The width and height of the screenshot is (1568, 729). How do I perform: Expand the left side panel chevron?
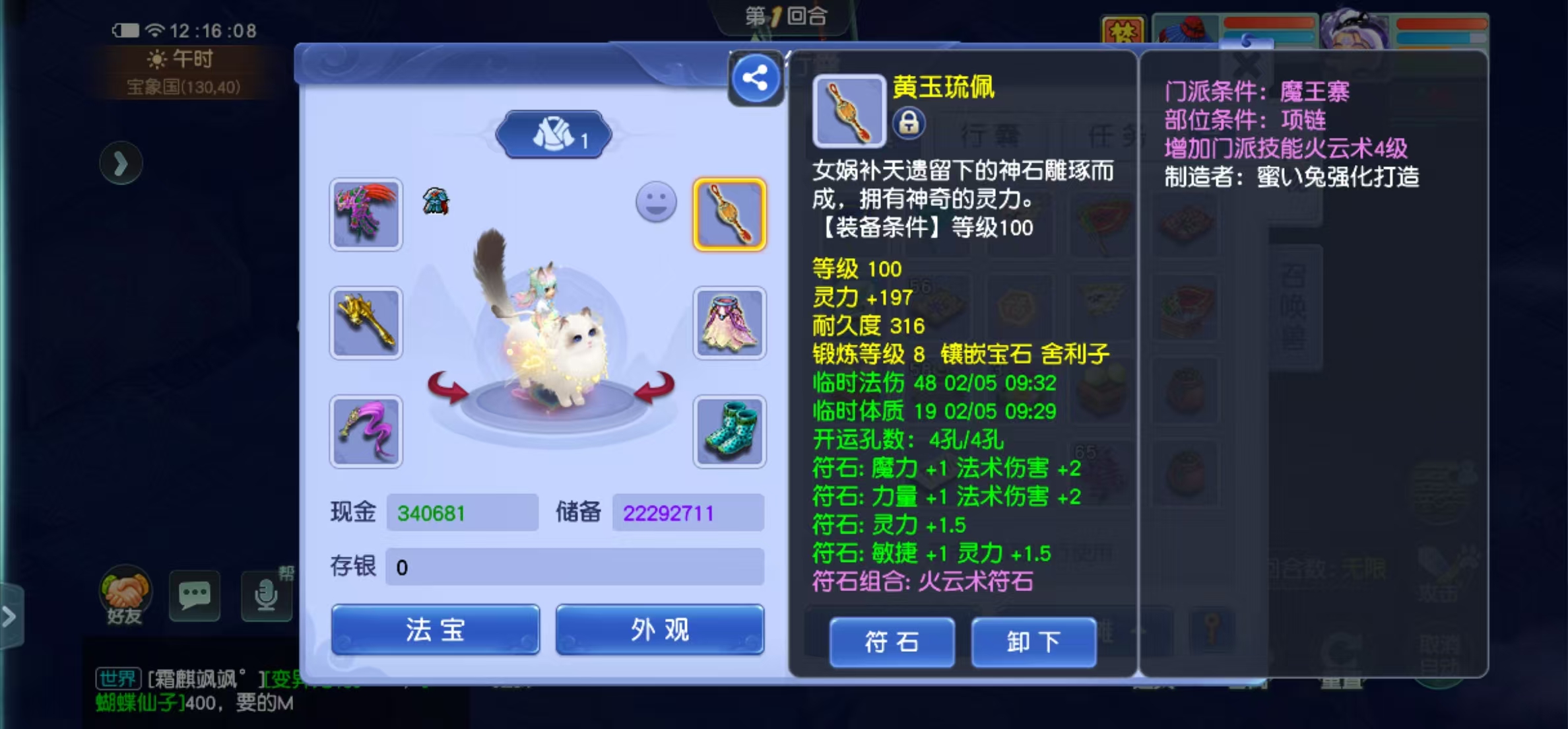[x=122, y=162]
